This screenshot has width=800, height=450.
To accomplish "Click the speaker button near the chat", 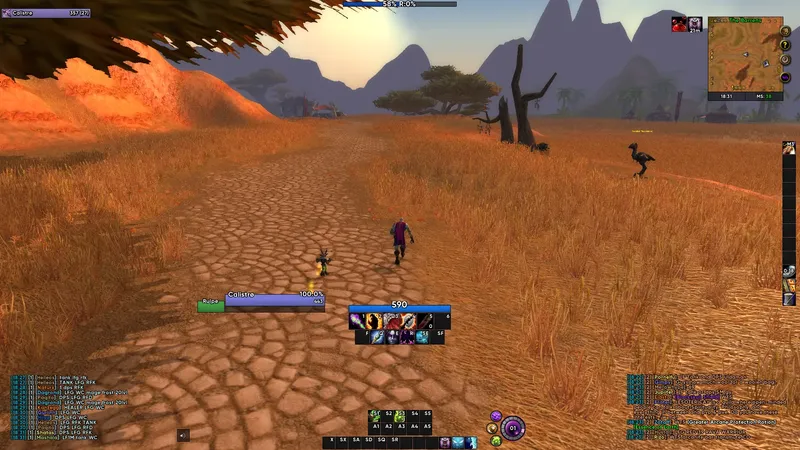I will (183, 435).
